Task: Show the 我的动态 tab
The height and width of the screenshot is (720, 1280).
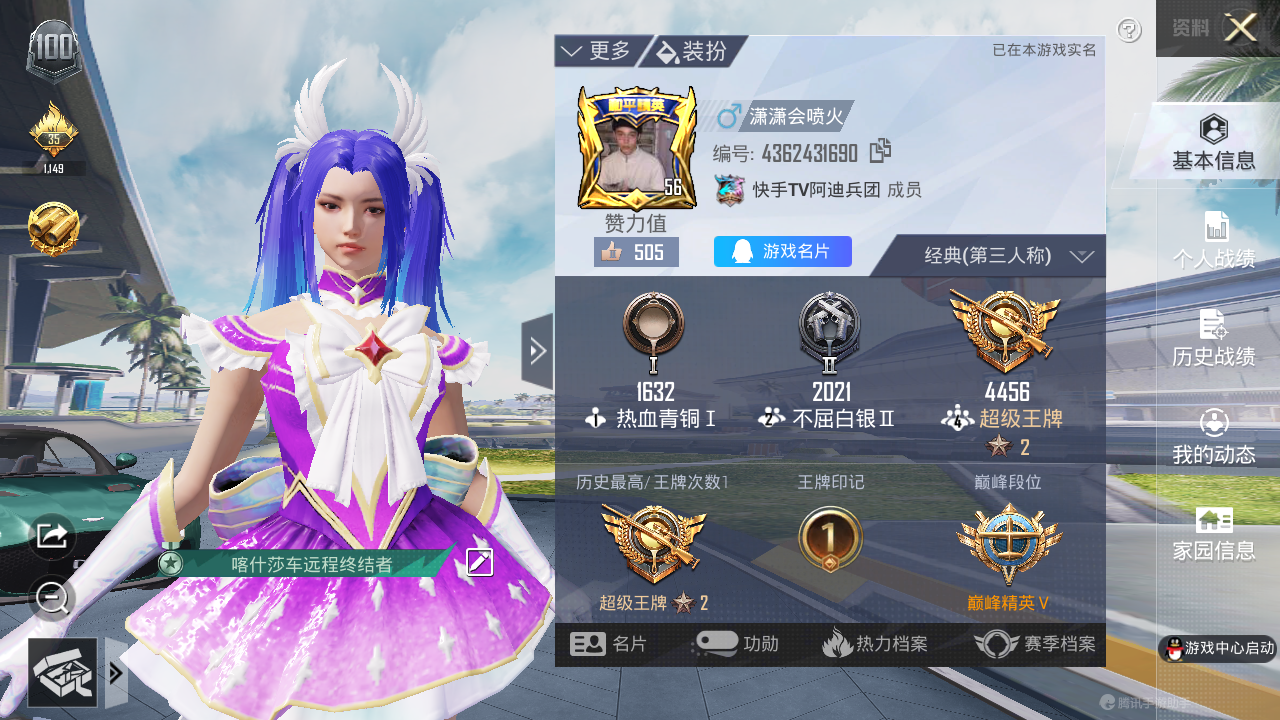Action: point(1213,436)
